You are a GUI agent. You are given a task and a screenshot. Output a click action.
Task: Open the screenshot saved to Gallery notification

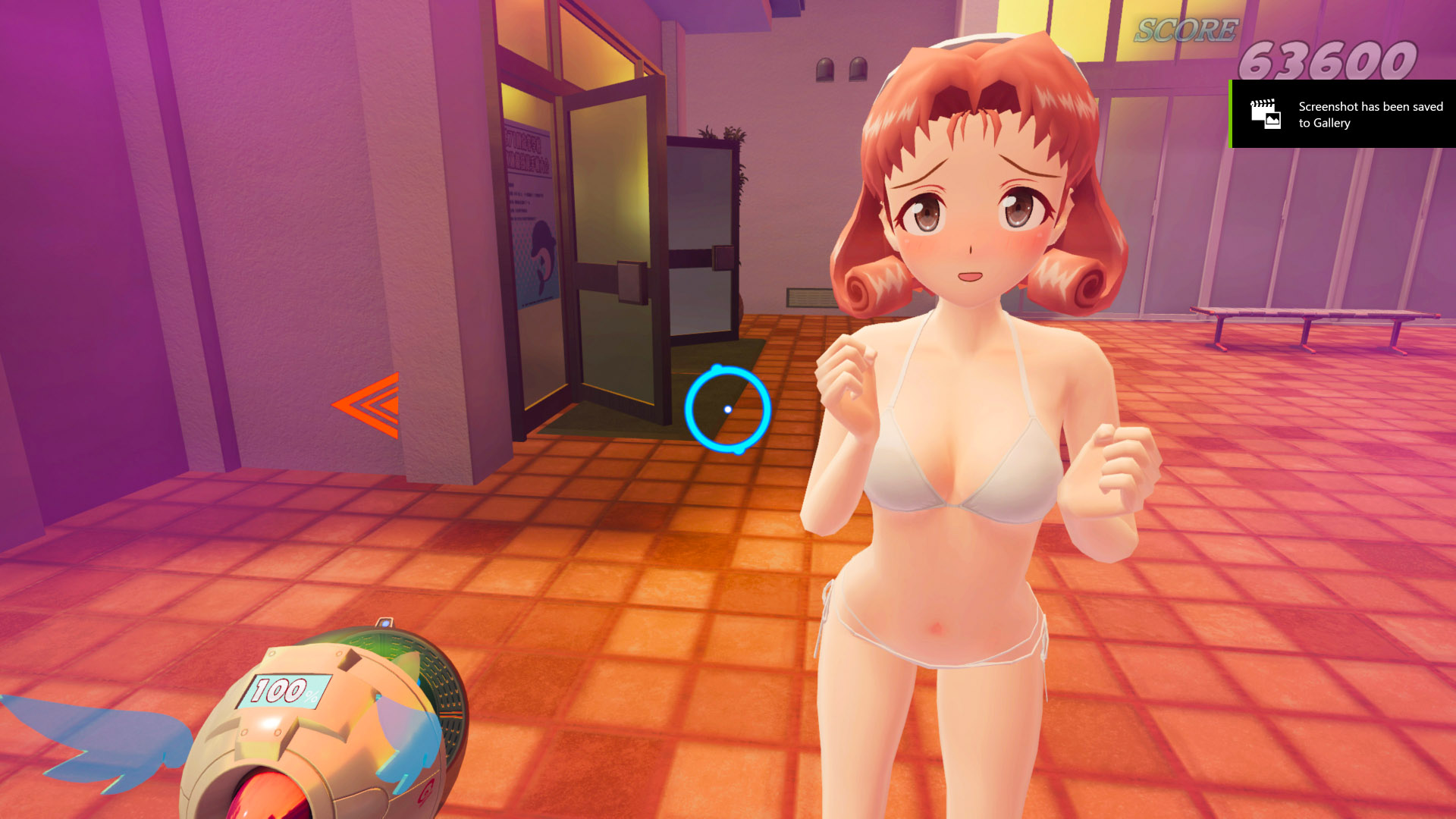click(1343, 115)
